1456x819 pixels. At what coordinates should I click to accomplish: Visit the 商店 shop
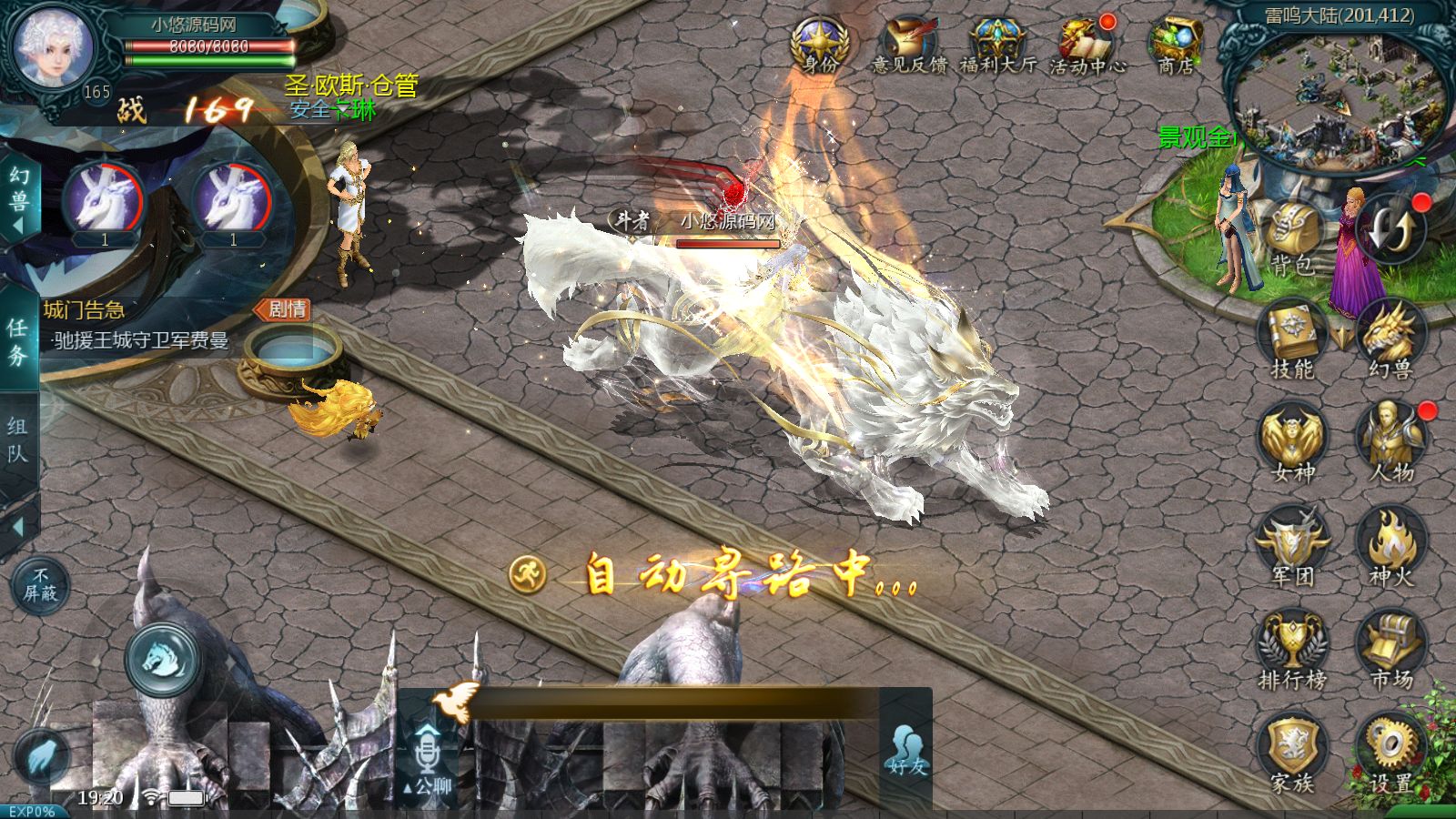click(1175, 45)
